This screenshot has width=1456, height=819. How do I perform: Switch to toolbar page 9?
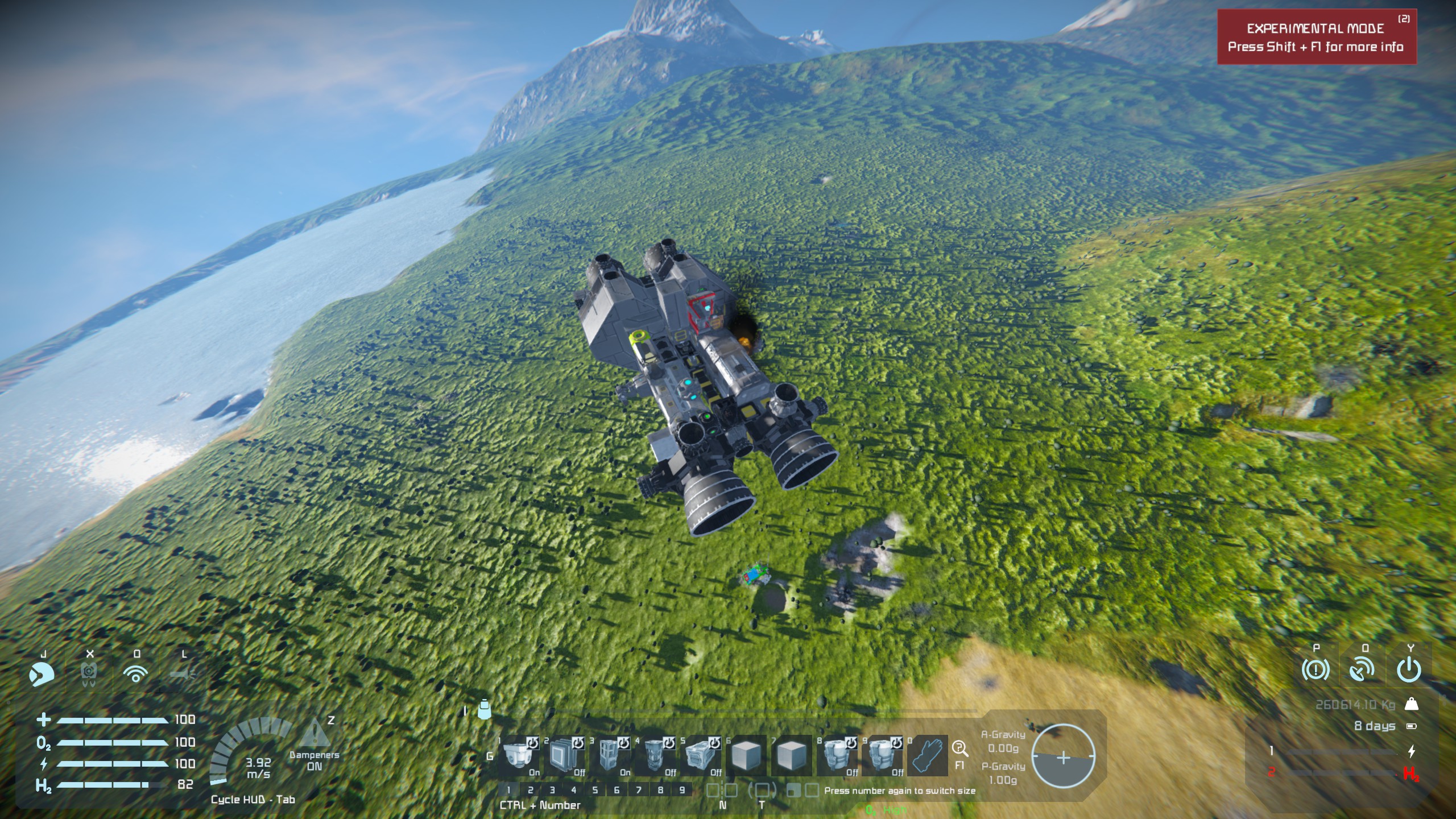(x=682, y=790)
